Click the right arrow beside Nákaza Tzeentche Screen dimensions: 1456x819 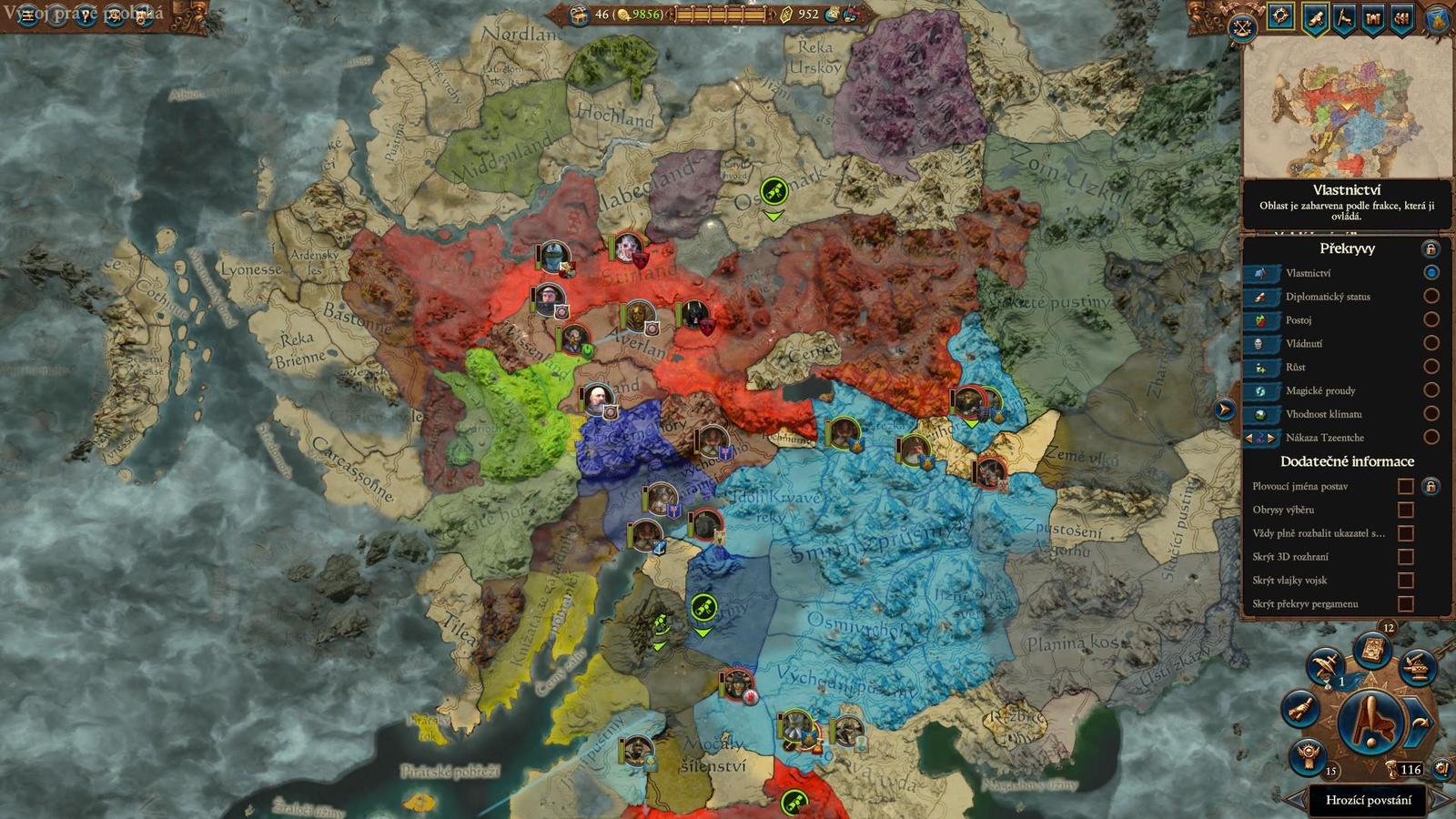[1271, 438]
